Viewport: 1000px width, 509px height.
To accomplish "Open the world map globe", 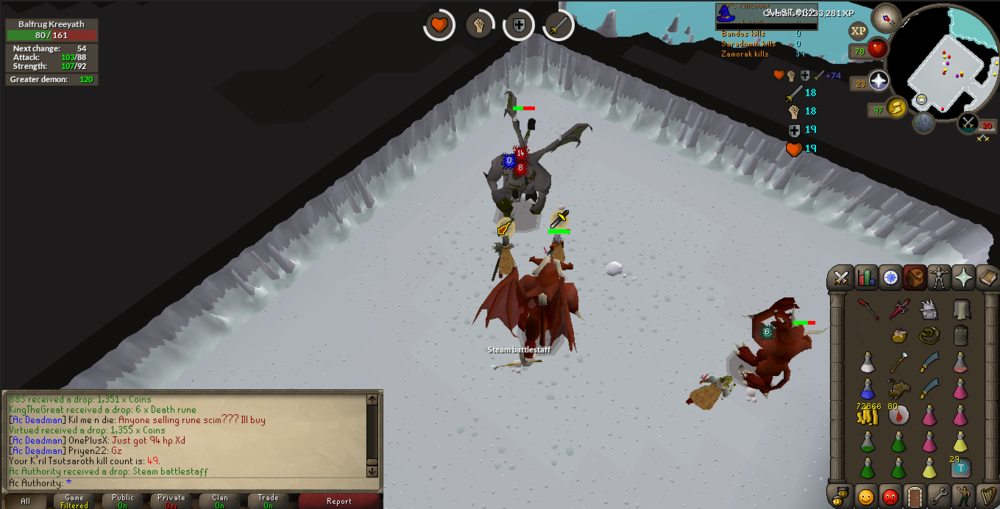I will click(x=923, y=123).
